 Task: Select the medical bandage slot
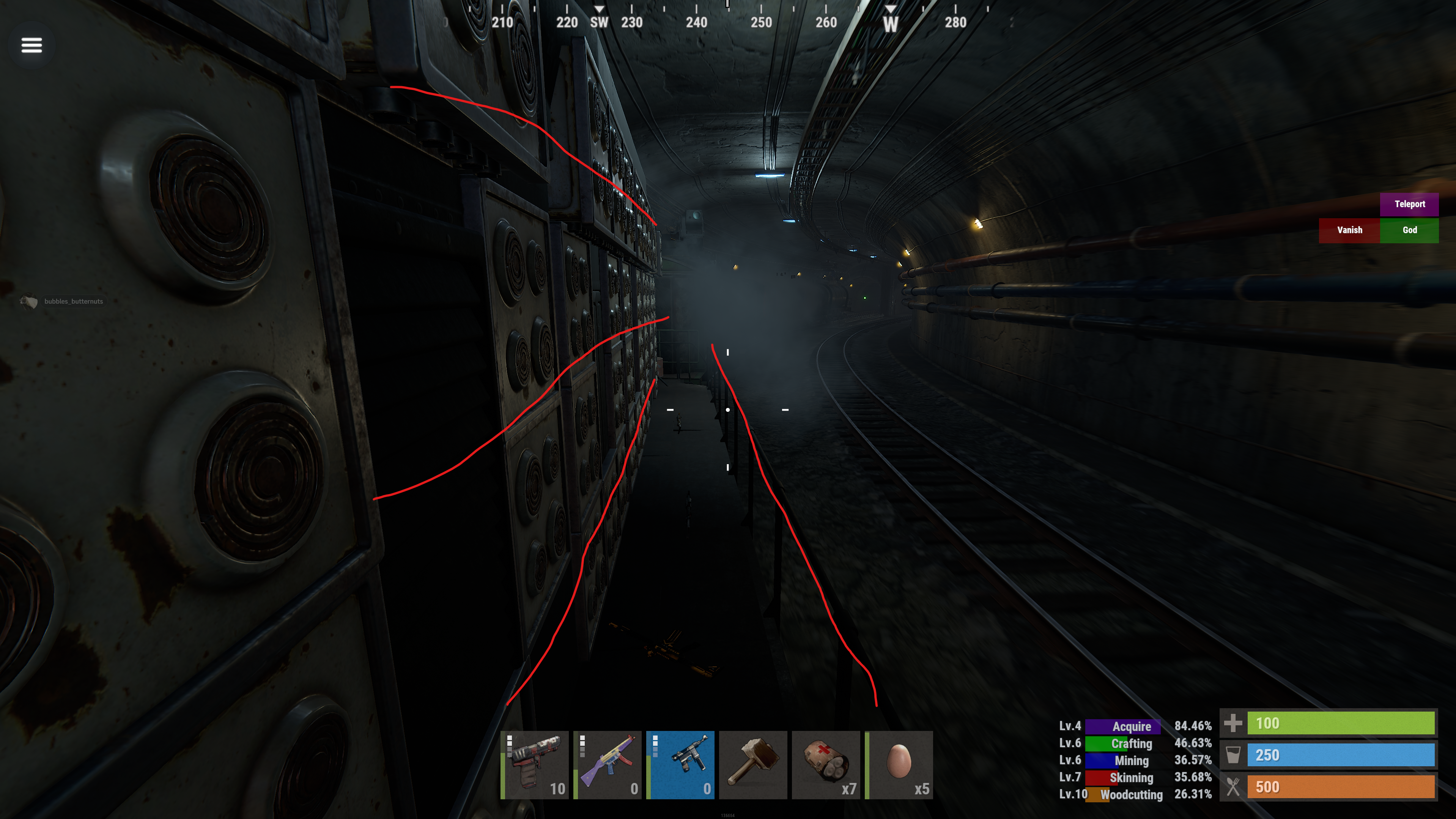tap(826, 765)
